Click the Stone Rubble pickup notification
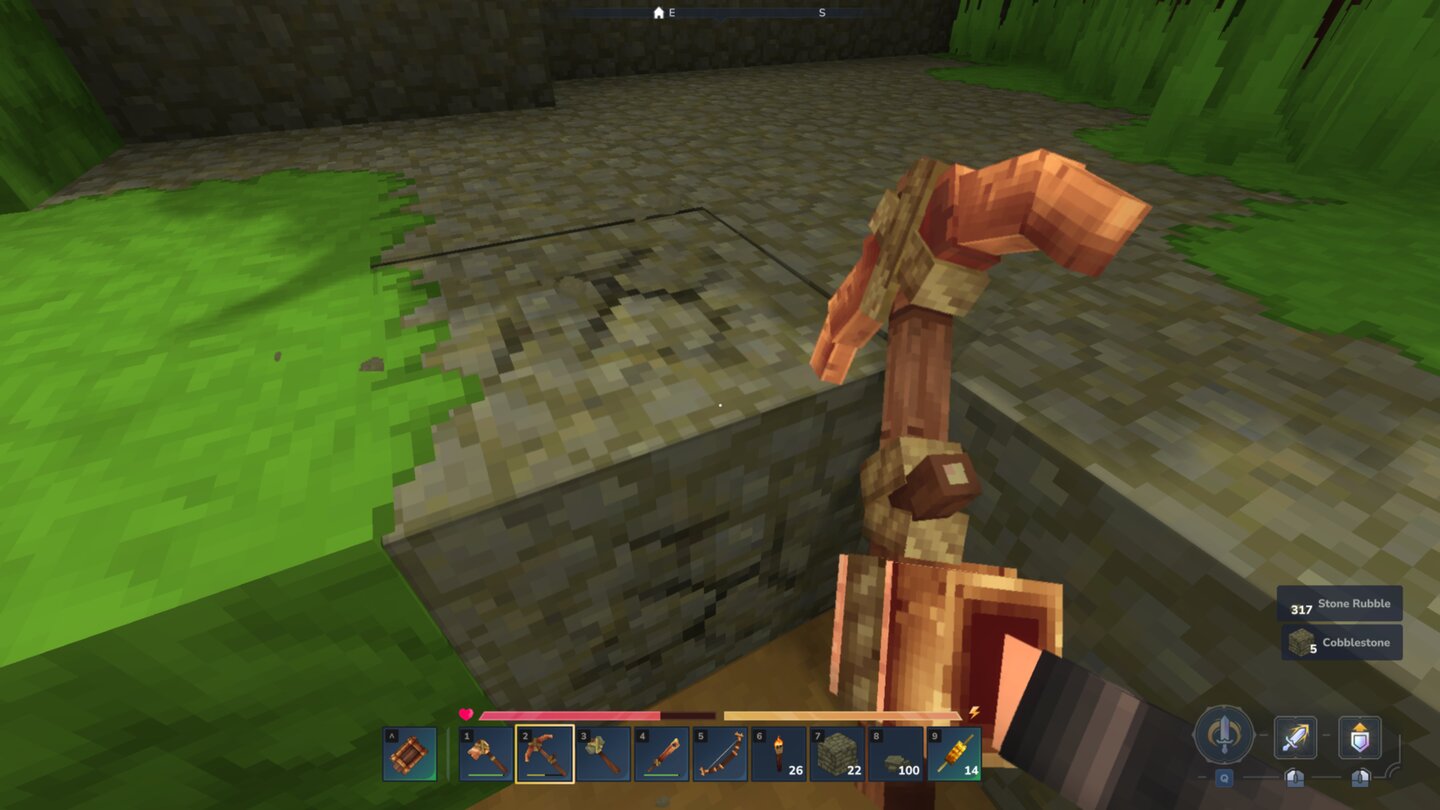Image resolution: width=1440 pixels, height=810 pixels. [1340, 603]
